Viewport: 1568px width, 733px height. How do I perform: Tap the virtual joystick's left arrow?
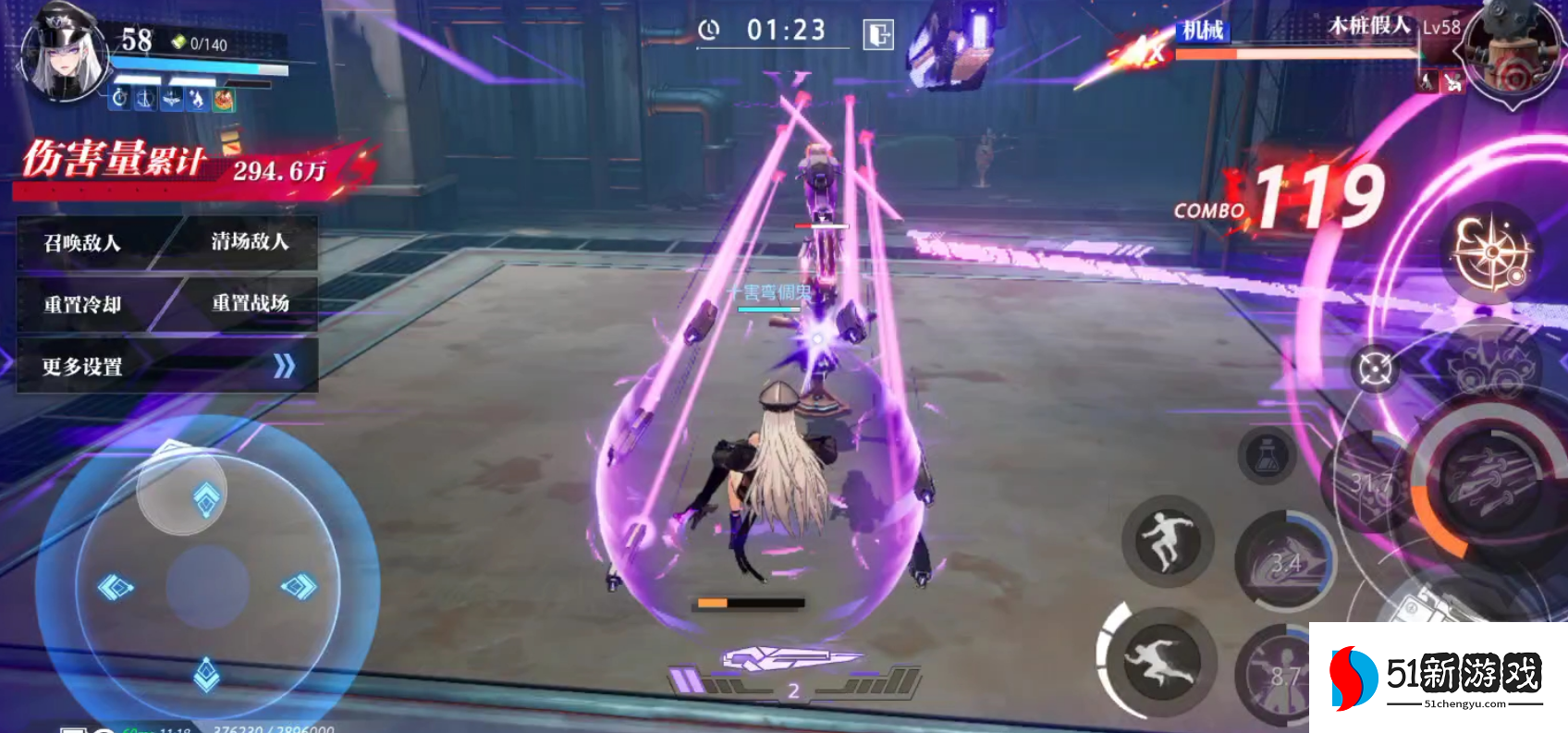[116, 586]
